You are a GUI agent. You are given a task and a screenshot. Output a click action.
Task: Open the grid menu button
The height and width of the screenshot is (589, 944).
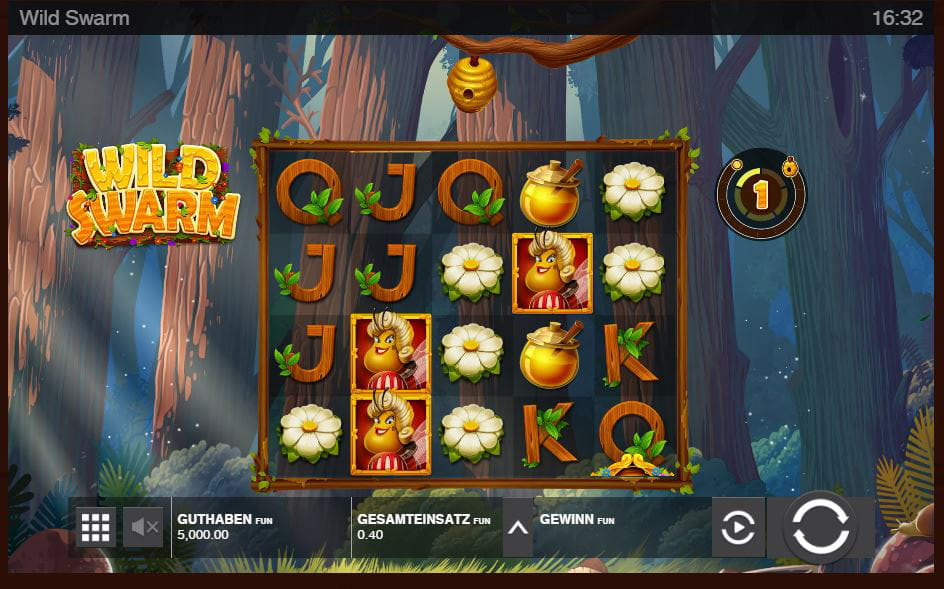95,527
